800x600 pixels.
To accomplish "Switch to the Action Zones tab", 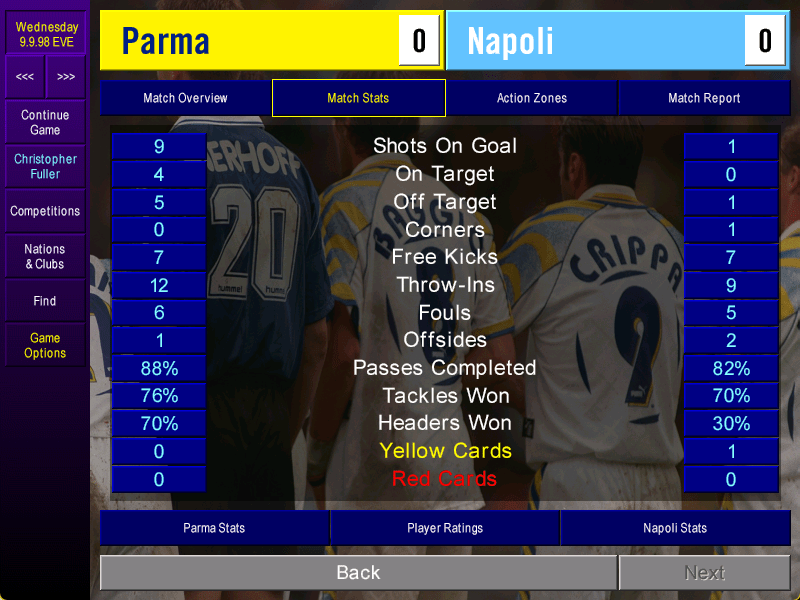I will 531,98.
